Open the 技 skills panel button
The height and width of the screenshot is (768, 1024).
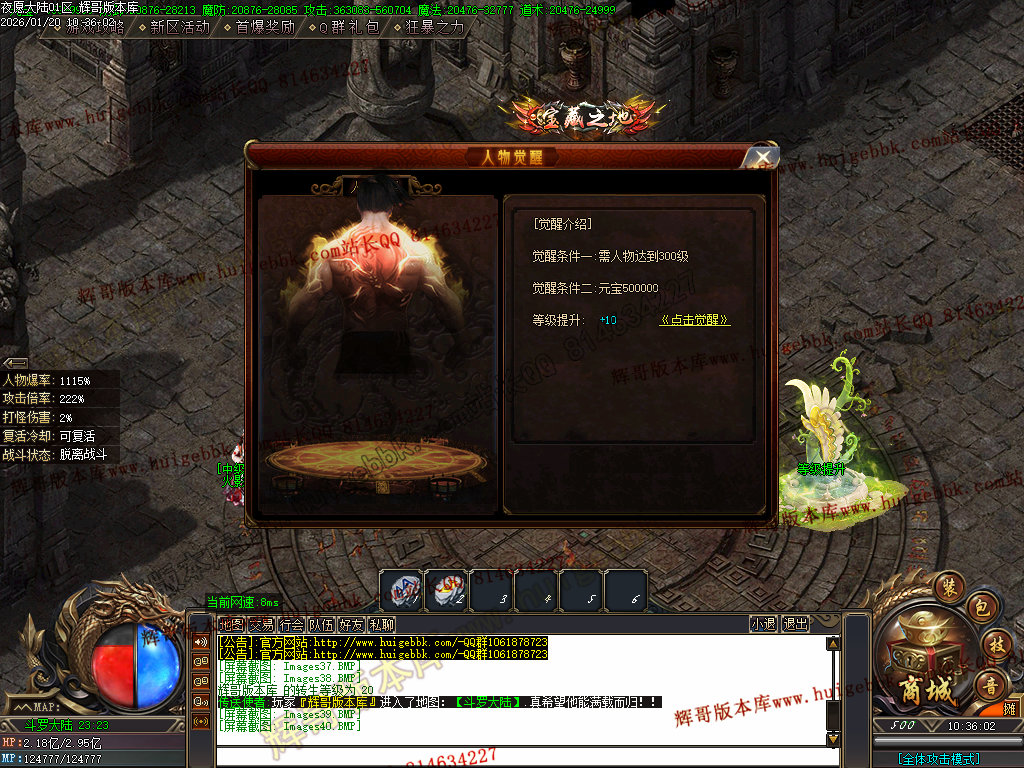[x=995, y=645]
